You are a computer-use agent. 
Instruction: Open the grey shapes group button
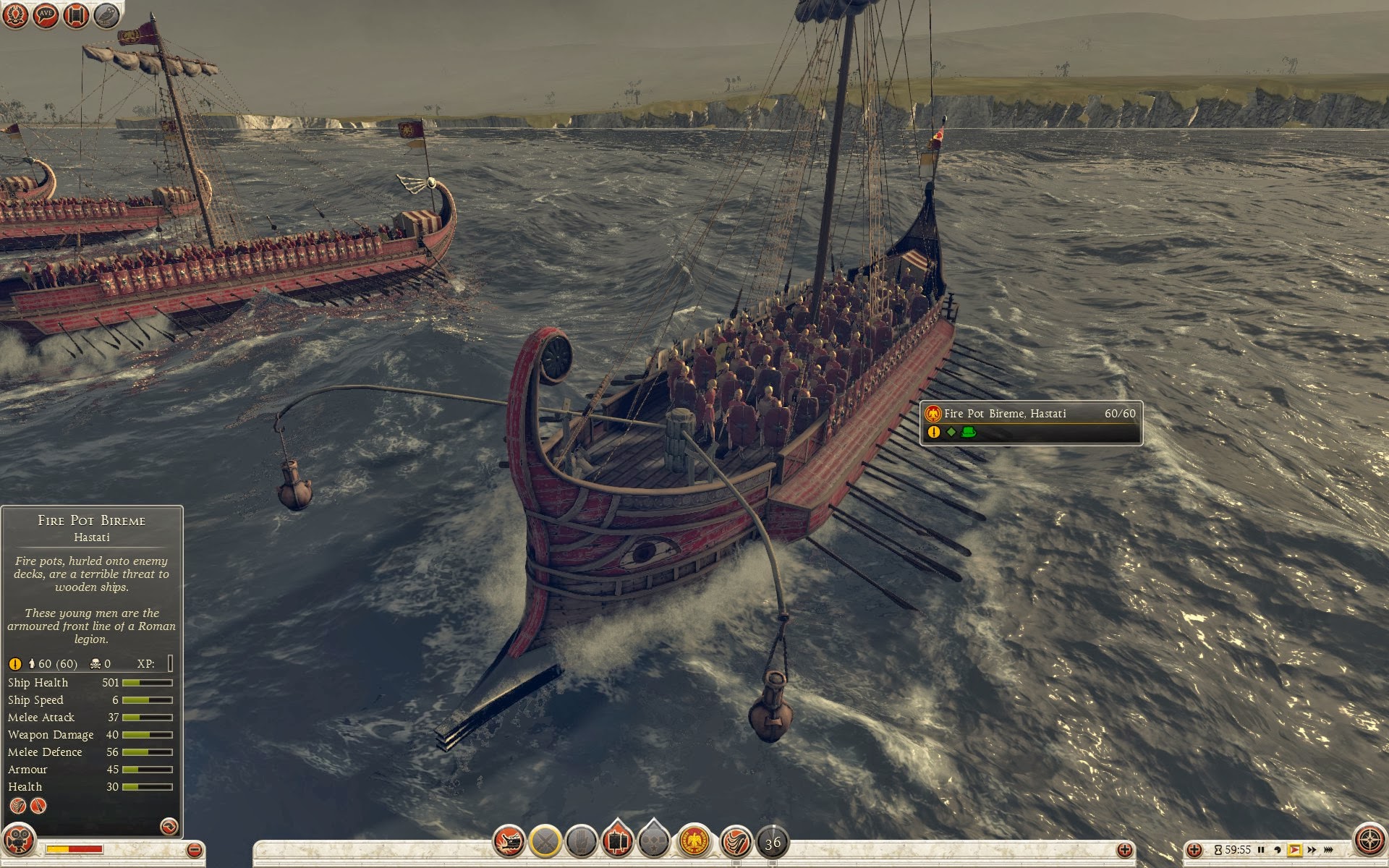point(654,841)
